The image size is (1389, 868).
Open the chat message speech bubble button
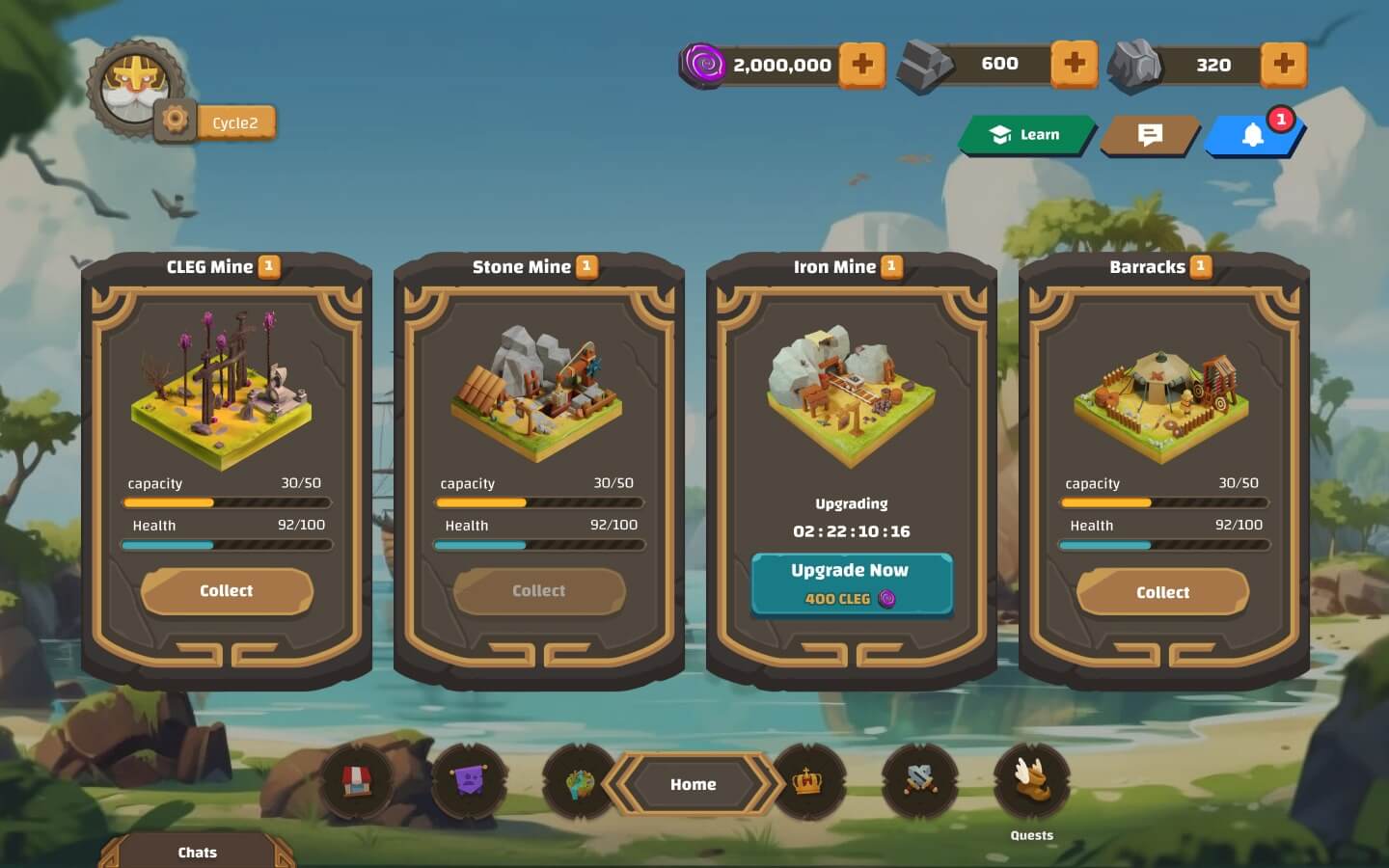1150,135
